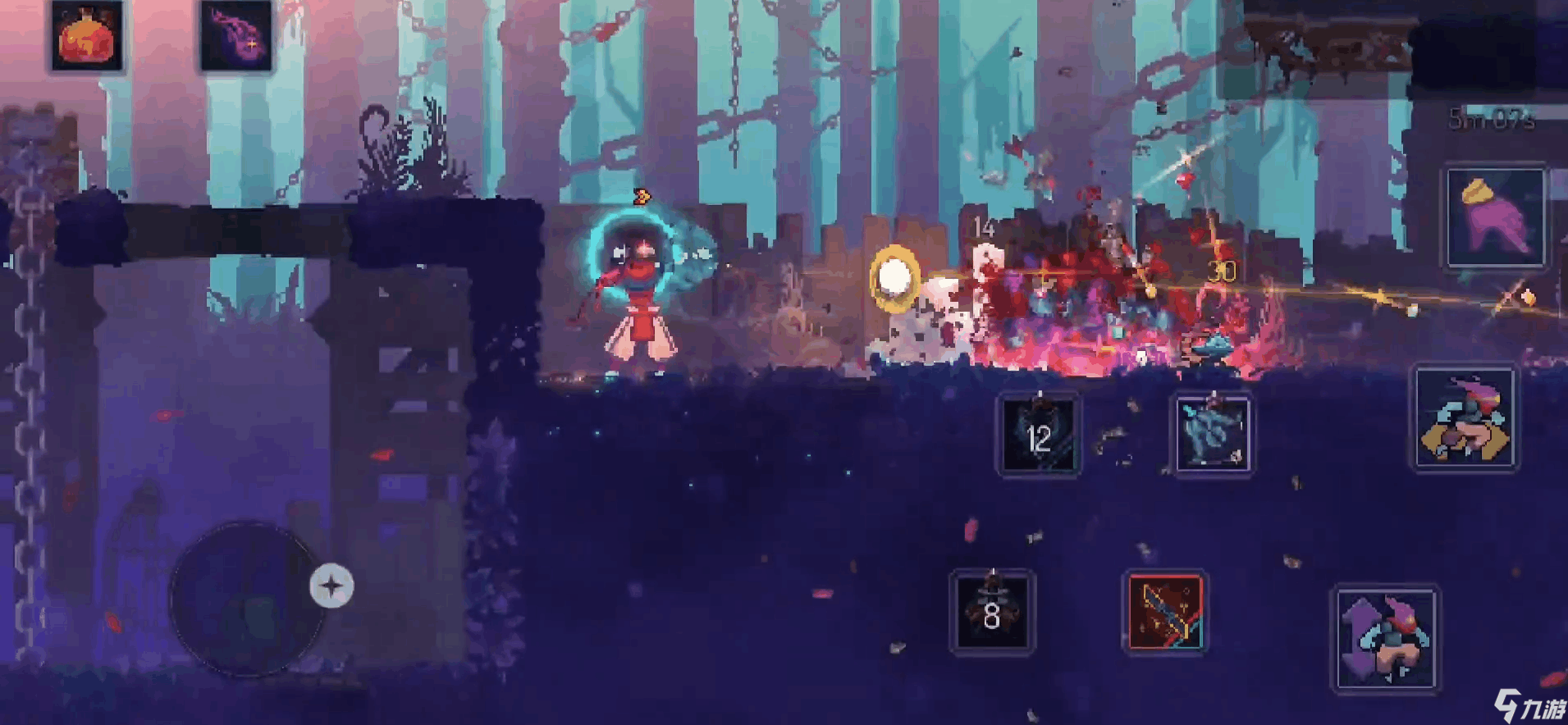The height and width of the screenshot is (725, 1568).
Task: Trigger the skill showing cooldown 12
Action: point(1039,435)
